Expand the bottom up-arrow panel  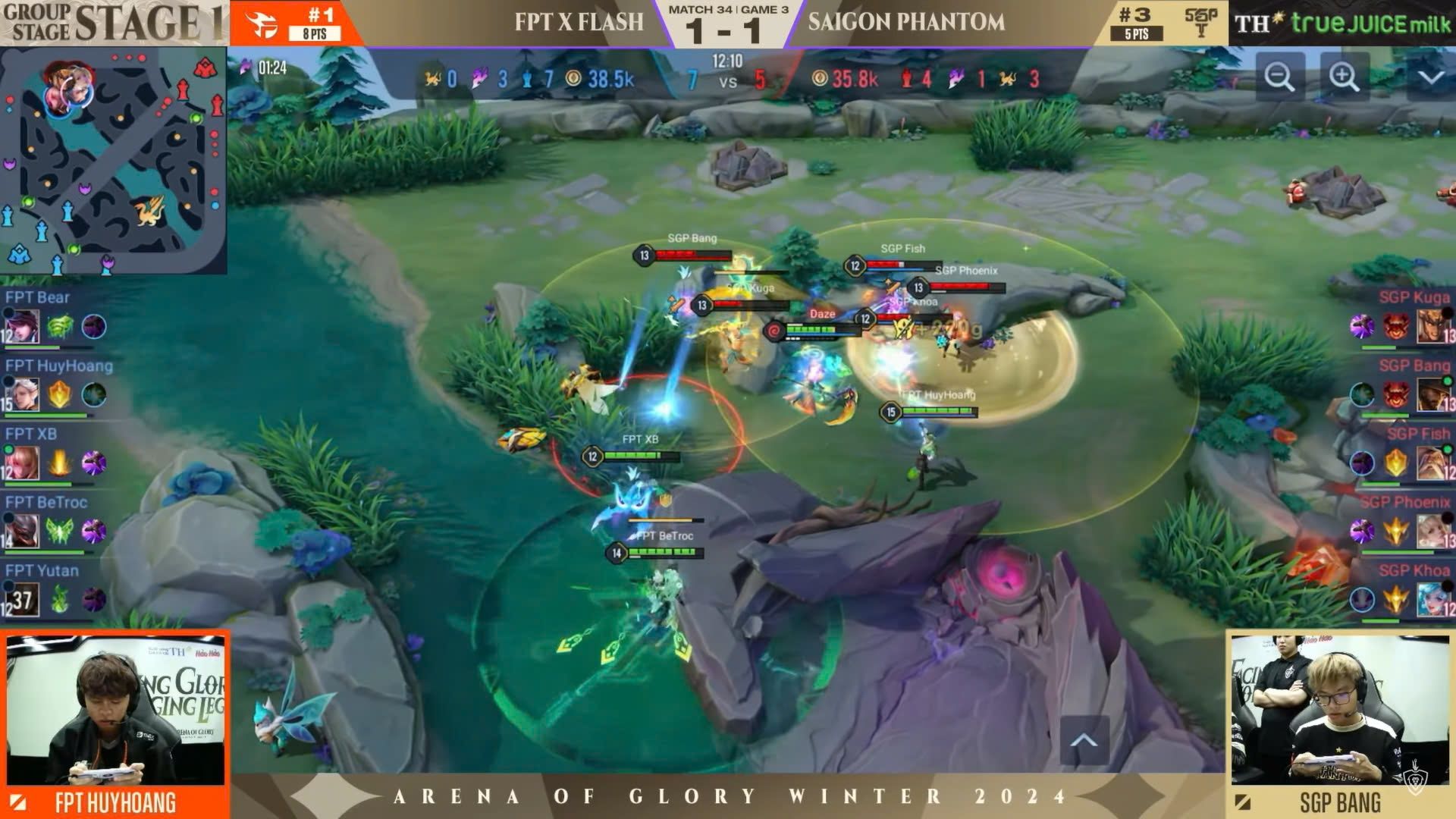(x=1084, y=741)
